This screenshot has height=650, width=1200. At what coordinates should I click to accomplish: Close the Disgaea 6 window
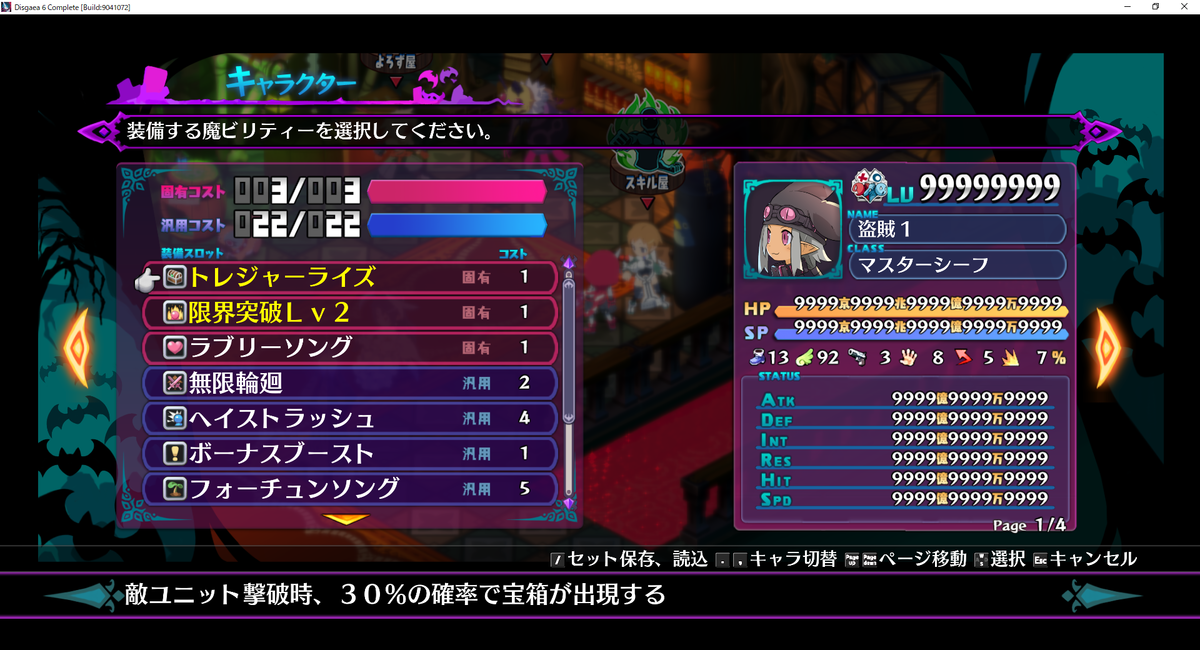1184,7
